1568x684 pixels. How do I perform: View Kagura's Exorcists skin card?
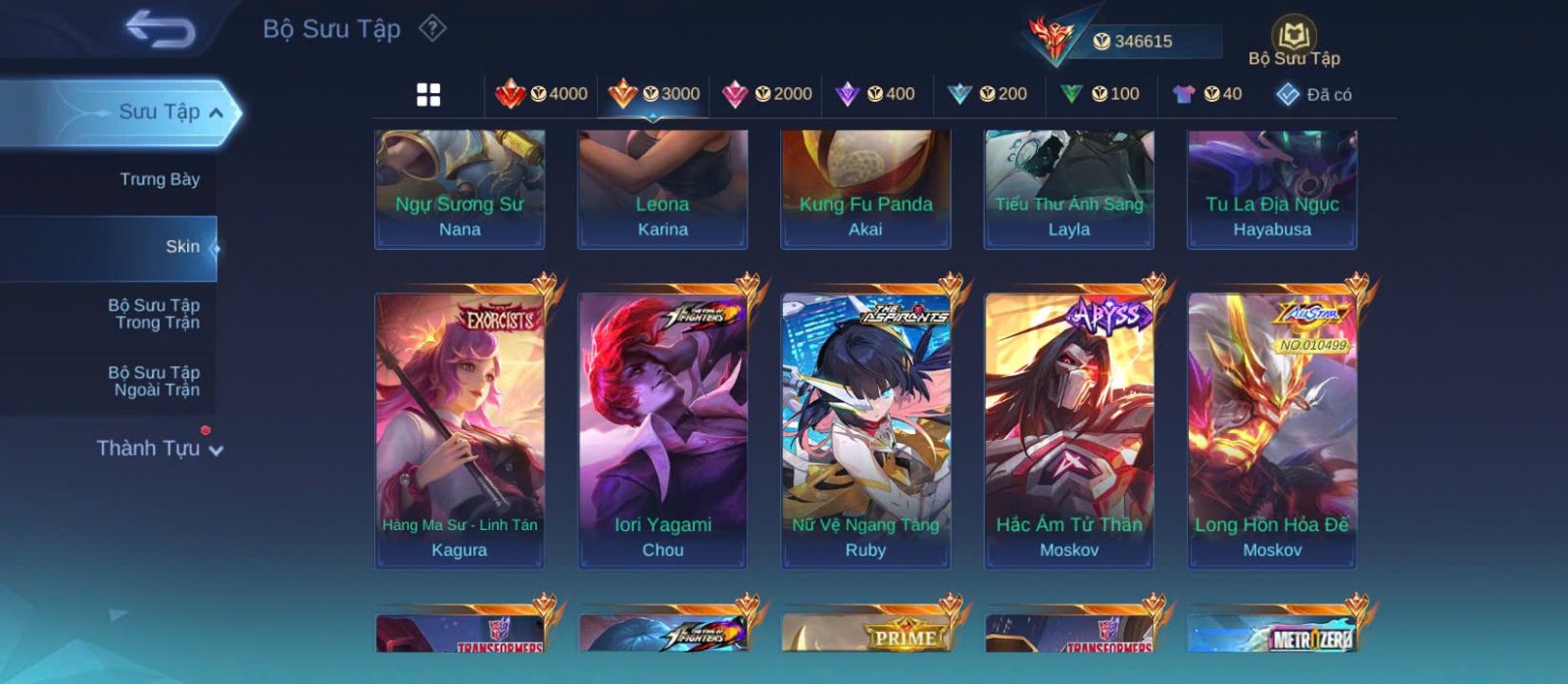click(460, 427)
